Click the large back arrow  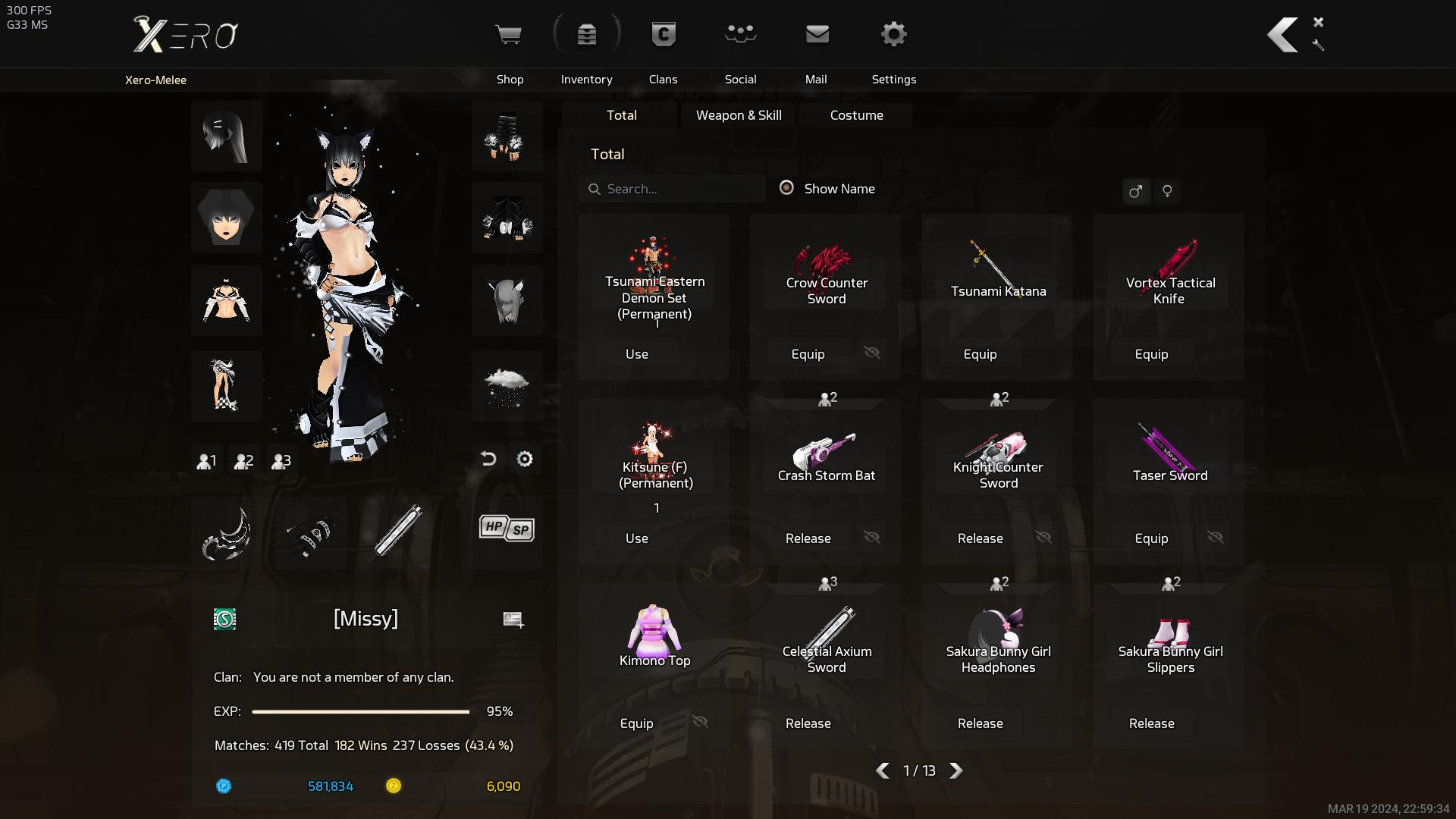1283,35
